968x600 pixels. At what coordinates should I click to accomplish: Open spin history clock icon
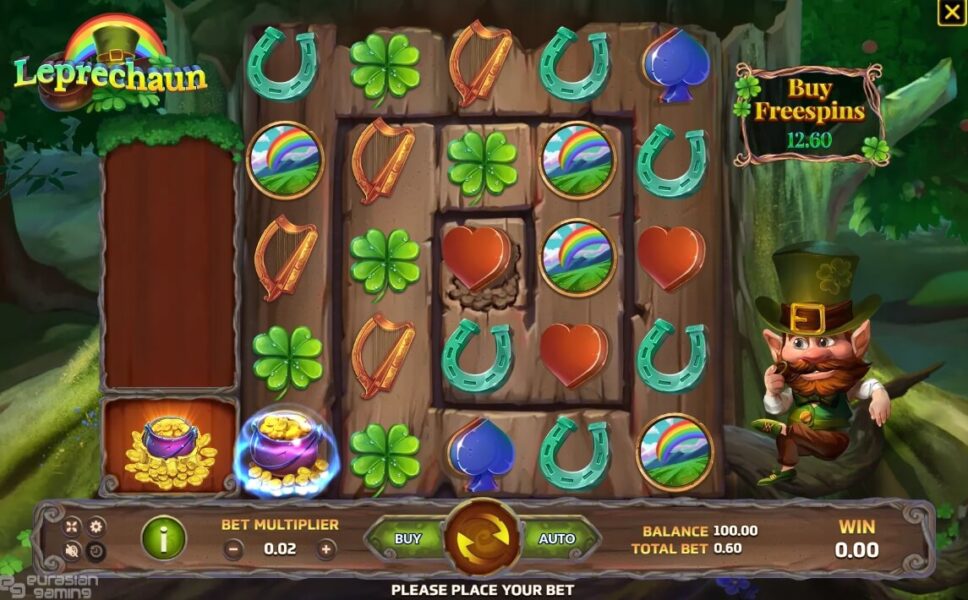point(96,550)
